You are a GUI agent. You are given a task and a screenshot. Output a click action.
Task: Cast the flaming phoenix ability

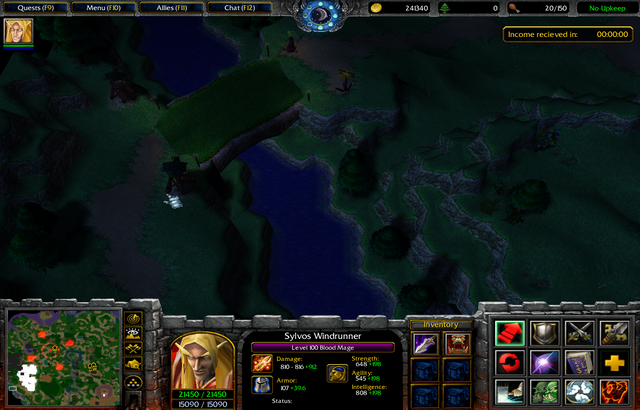[615, 391]
